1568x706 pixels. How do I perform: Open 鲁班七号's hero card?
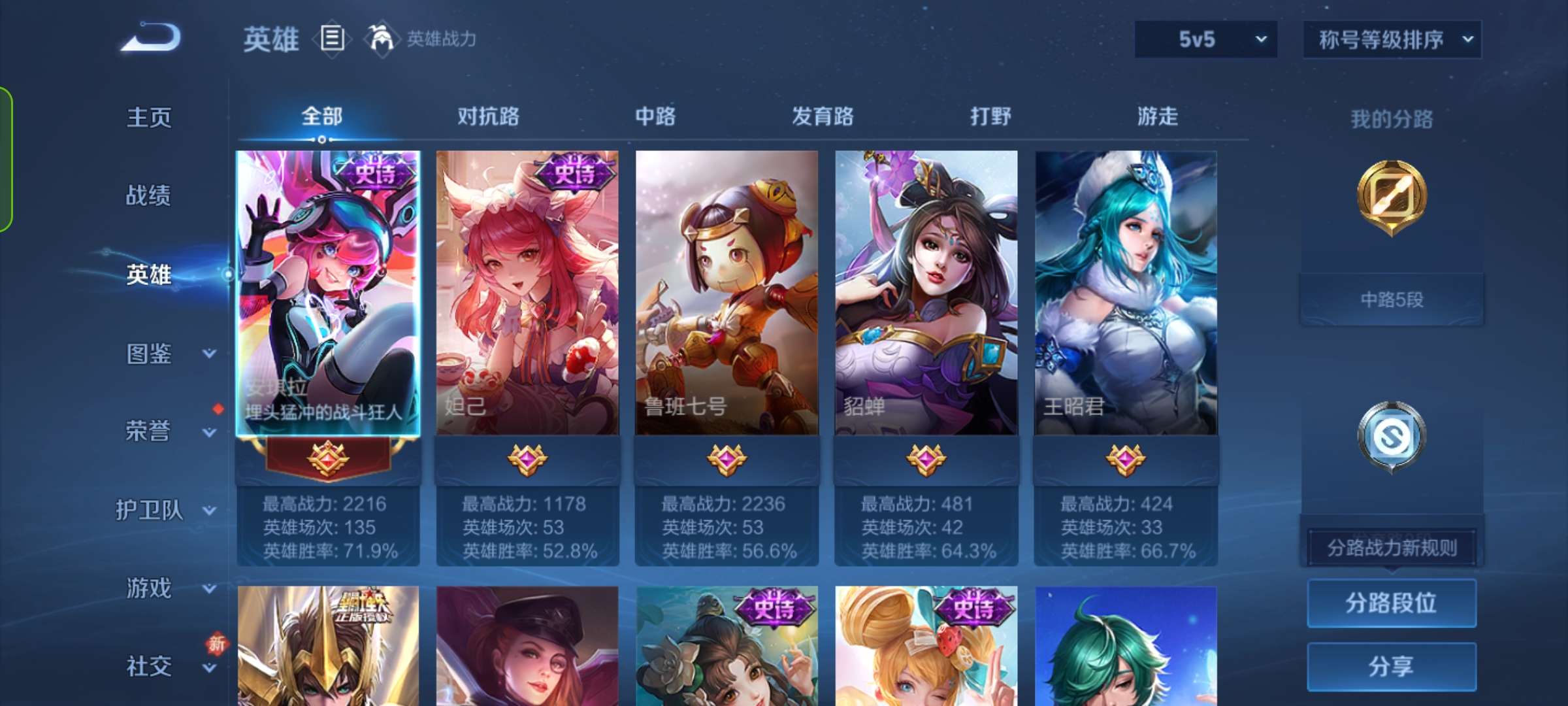(727, 294)
